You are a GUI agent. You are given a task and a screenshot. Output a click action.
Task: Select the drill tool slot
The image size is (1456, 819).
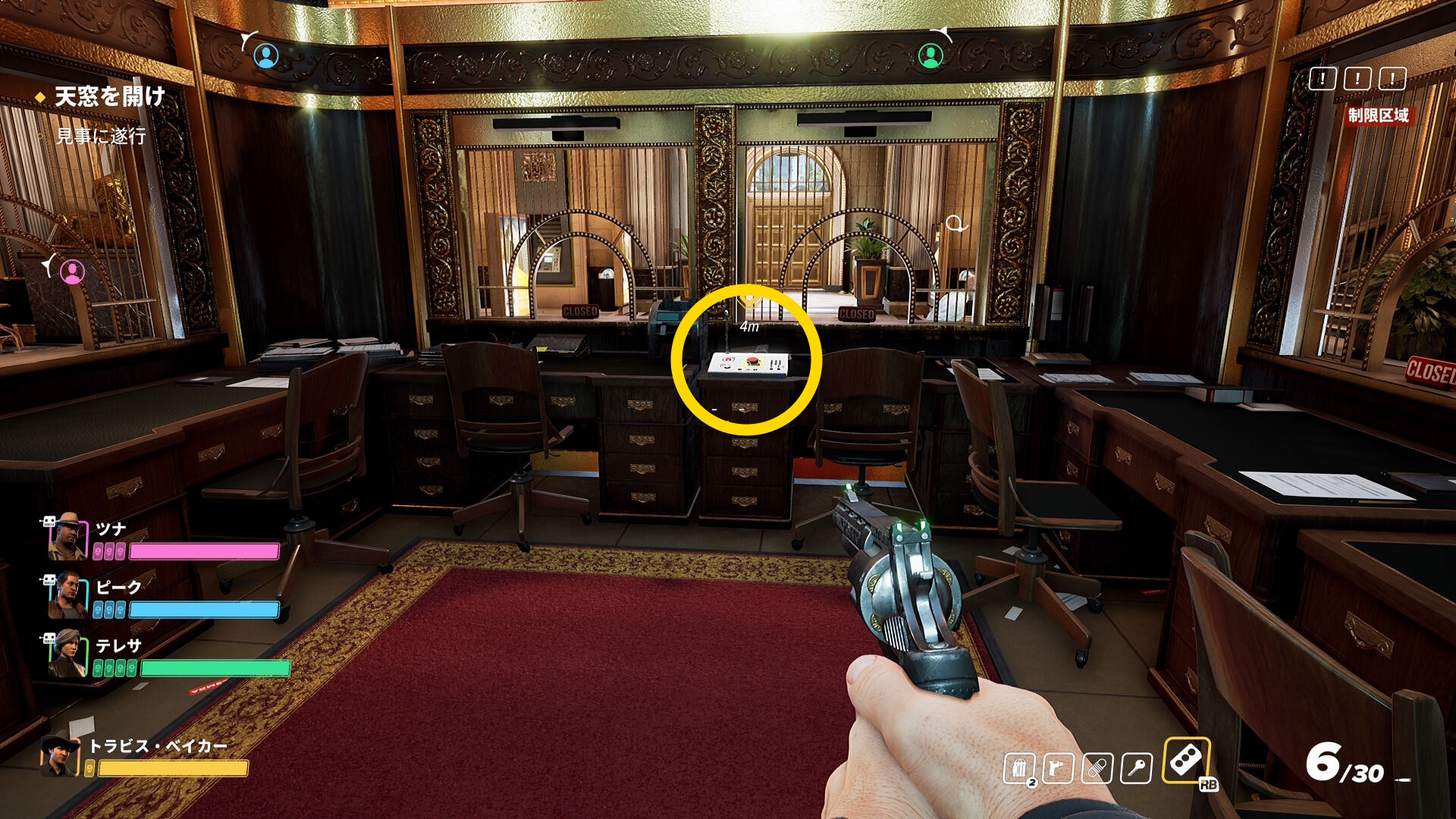pos(1057,768)
